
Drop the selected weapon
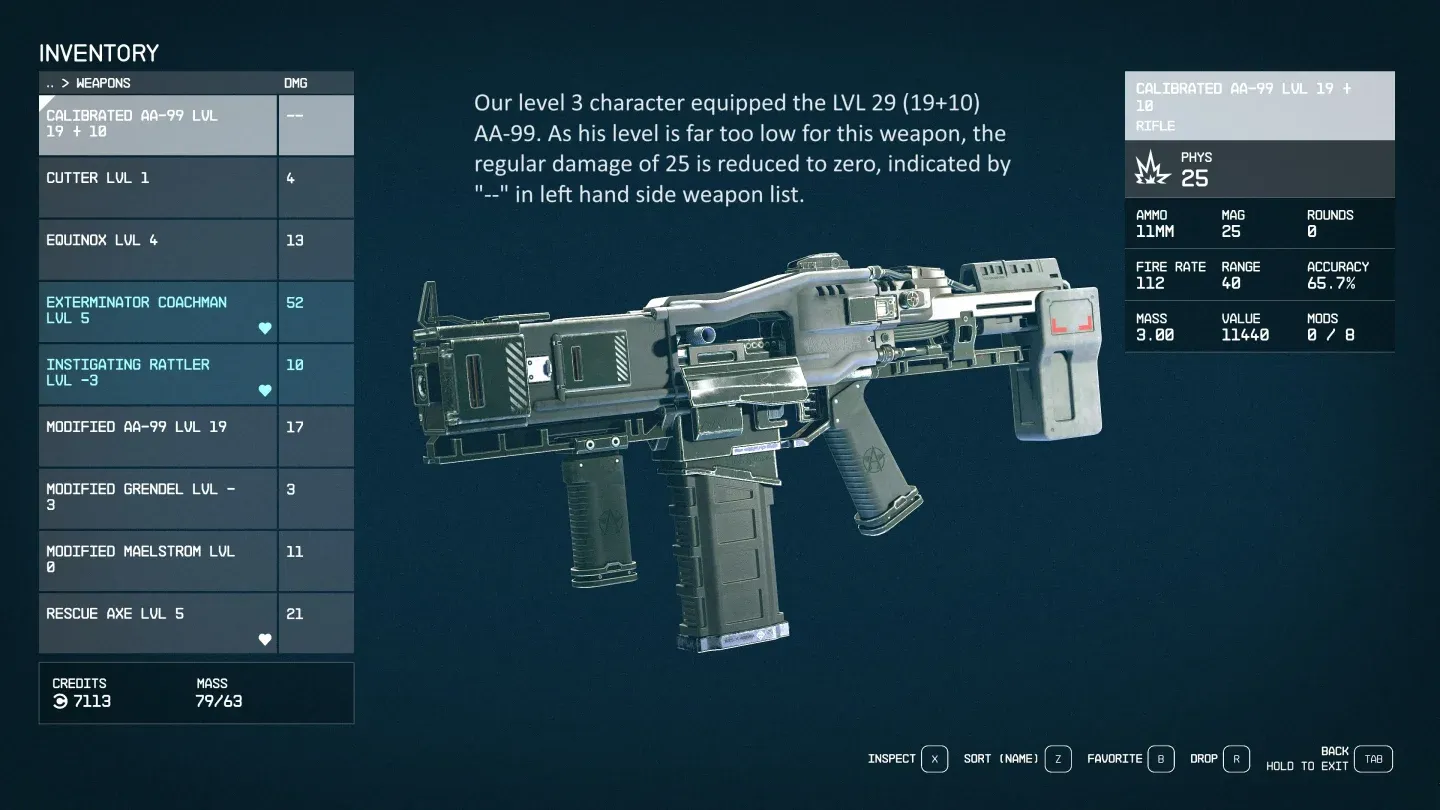(x=1236, y=759)
